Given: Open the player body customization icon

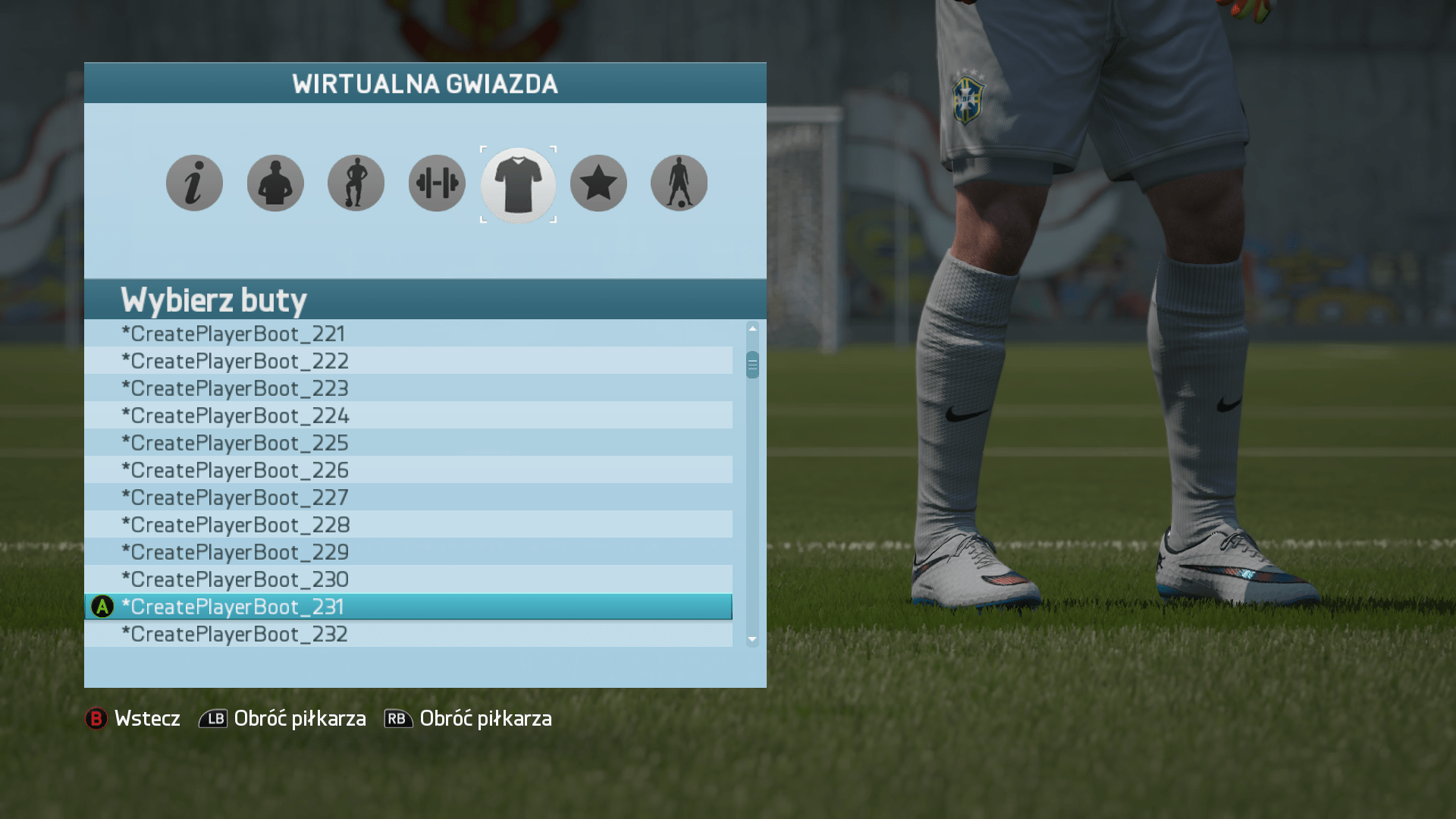Looking at the screenshot, I should (x=356, y=182).
